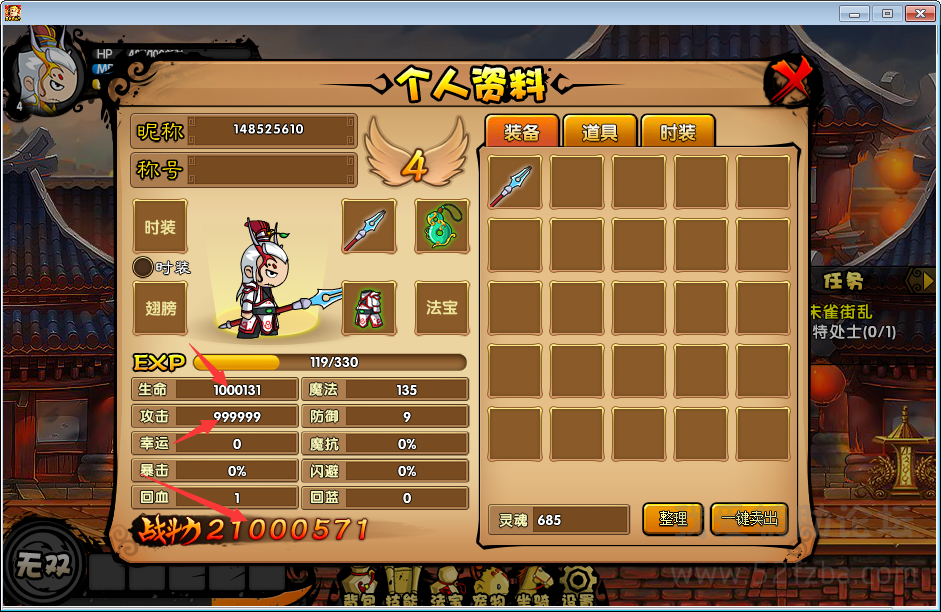Click the 时装 costume slot button
This screenshot has height=612, width=941.
point(160,227)
